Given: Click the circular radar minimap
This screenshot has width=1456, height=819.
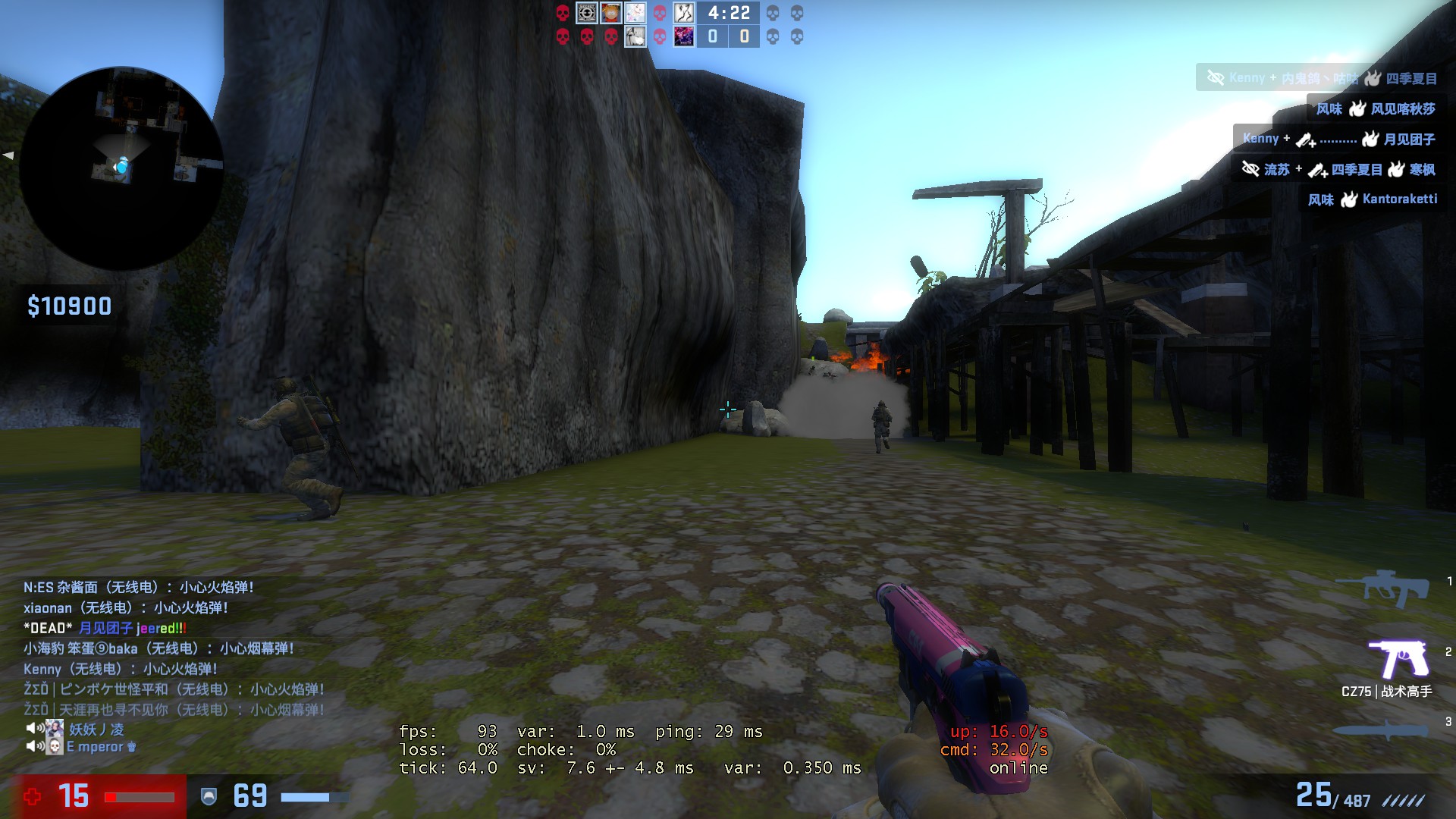Looking at the screenshot, I should coord(121,168).
